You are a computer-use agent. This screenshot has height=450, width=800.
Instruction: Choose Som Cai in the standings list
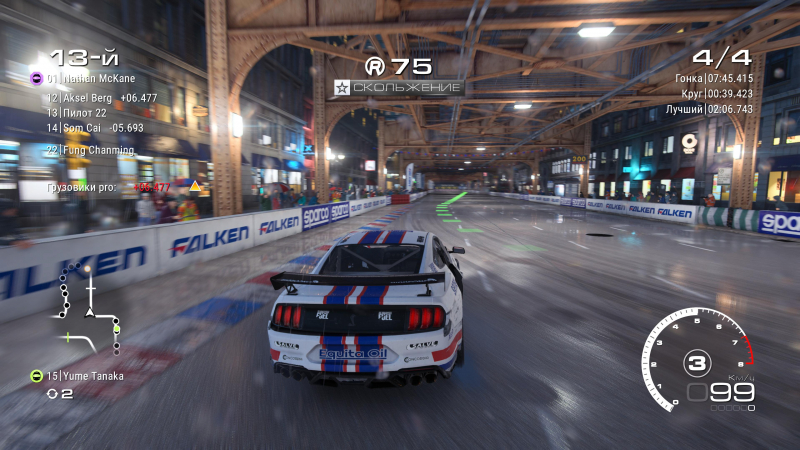pos(95,128)
